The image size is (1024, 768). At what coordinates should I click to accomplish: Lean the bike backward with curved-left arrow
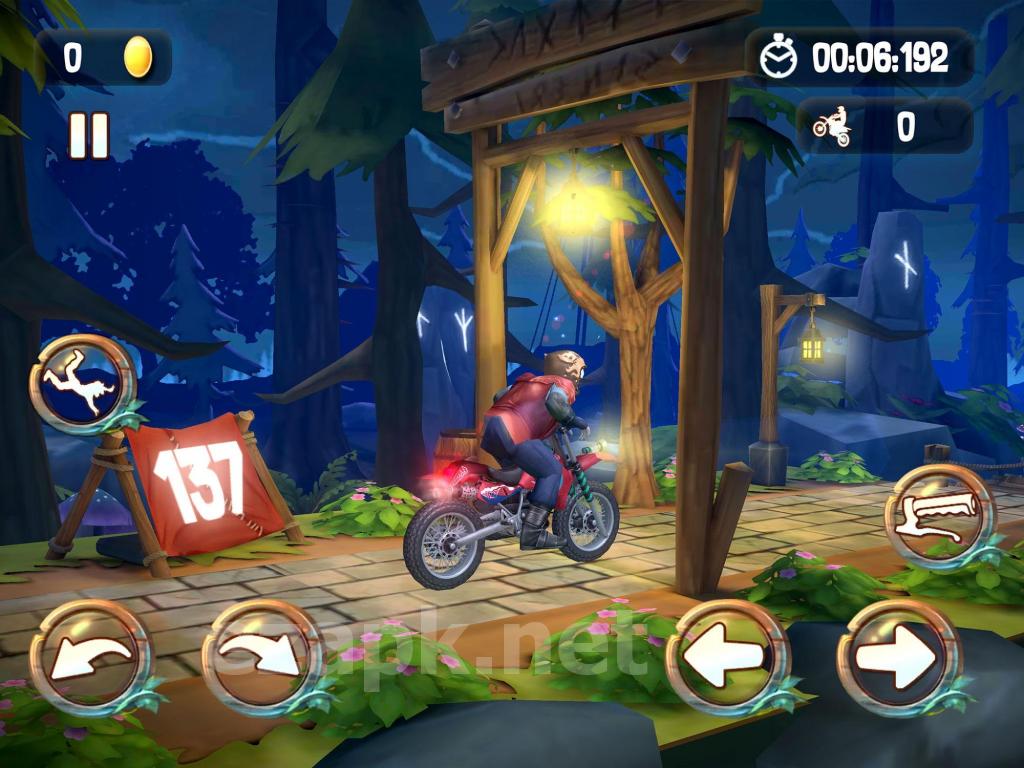[x=91, y=658]
